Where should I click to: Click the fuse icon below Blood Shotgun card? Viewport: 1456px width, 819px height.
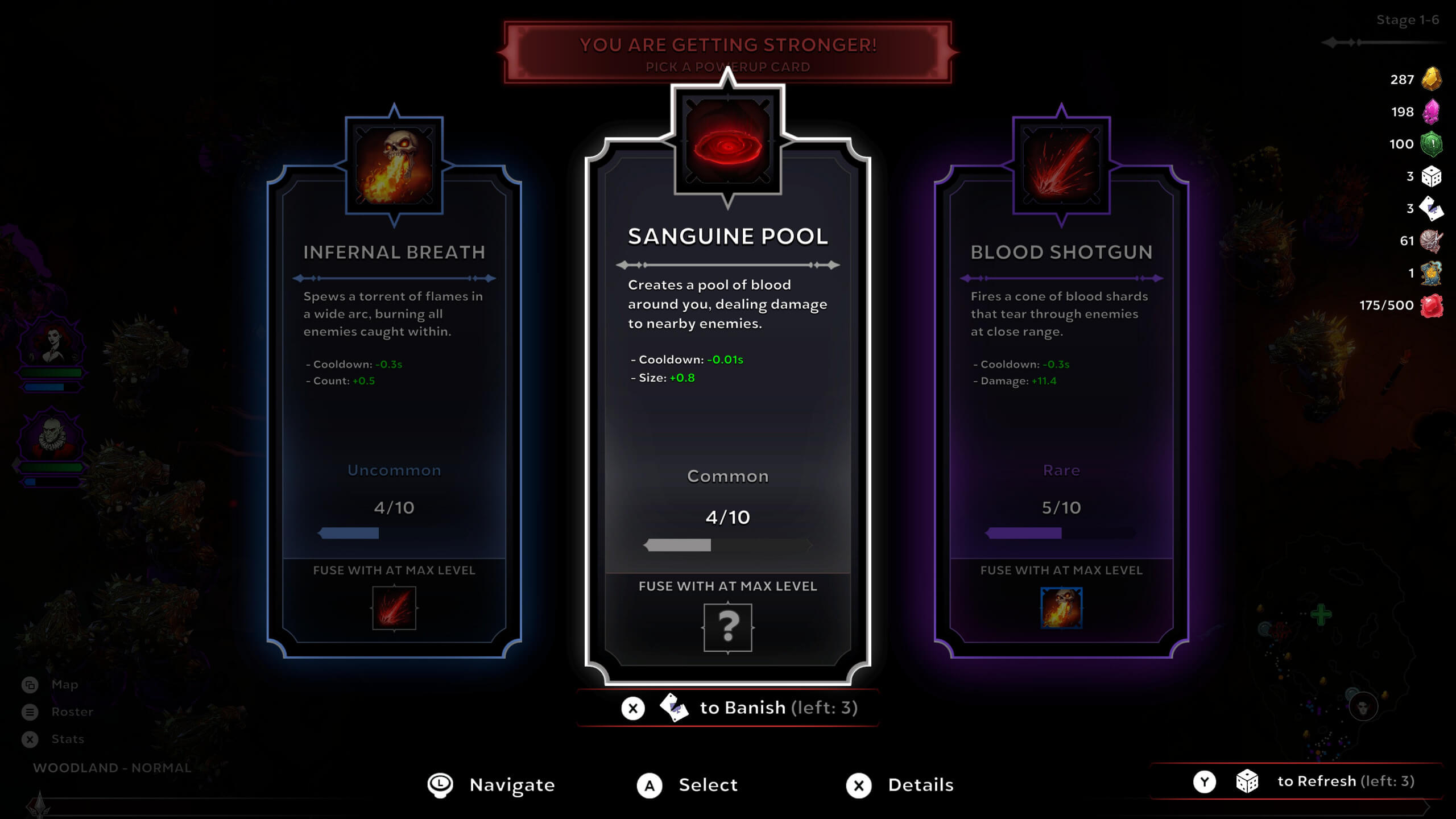1061,609
